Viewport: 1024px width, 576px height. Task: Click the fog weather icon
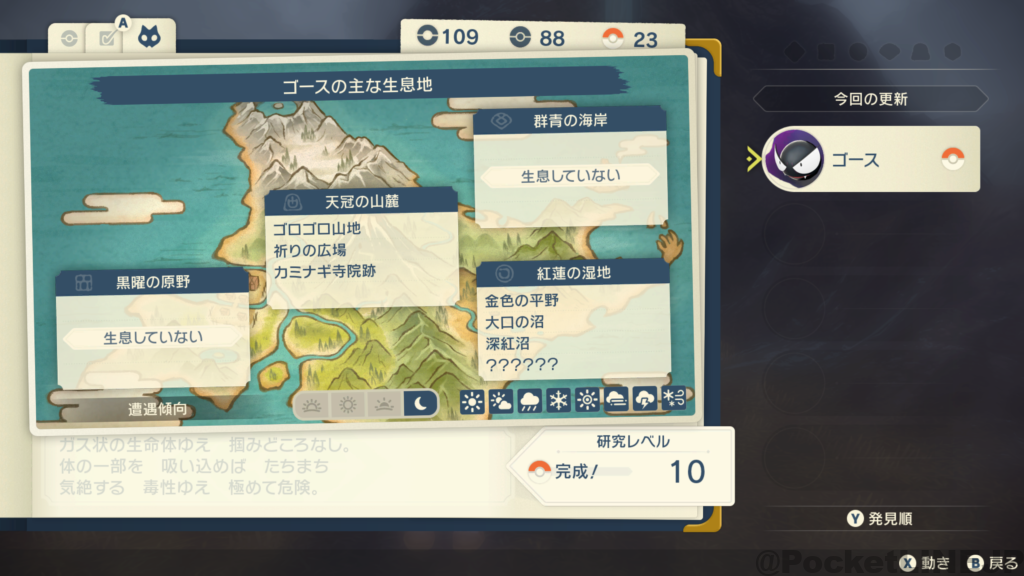click(616, 402)
